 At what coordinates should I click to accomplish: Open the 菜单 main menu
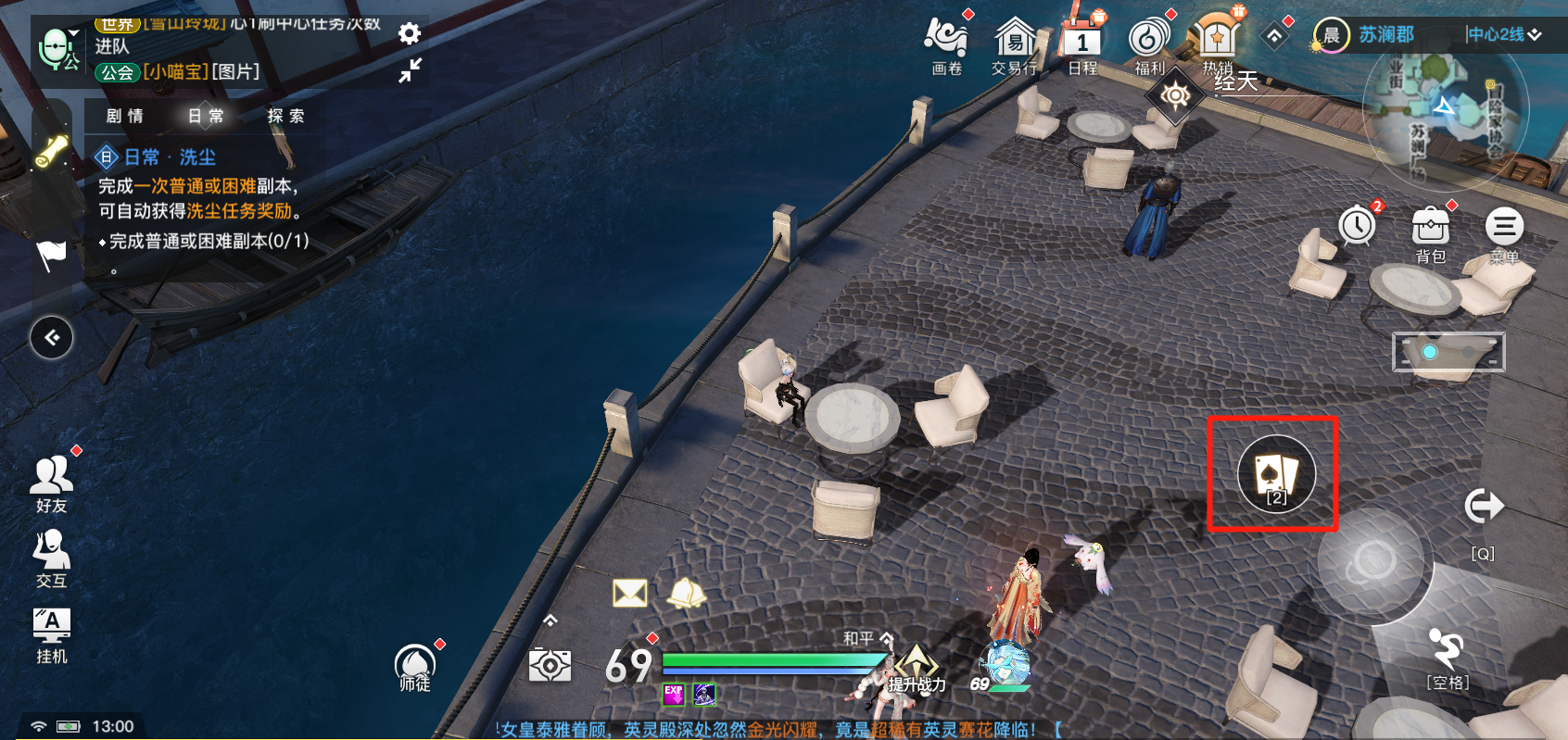(x=1503, y=232)
